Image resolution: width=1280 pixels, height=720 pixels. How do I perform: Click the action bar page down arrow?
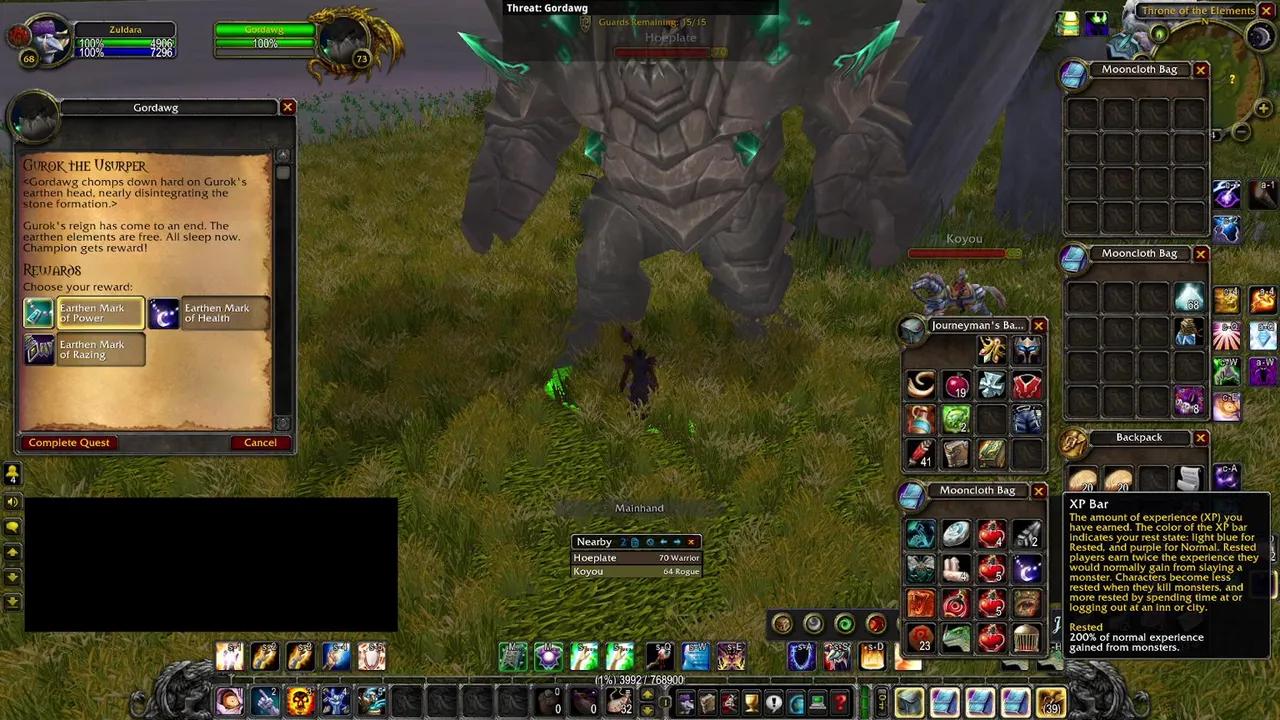pyautogui.click(x=648, y=709)
